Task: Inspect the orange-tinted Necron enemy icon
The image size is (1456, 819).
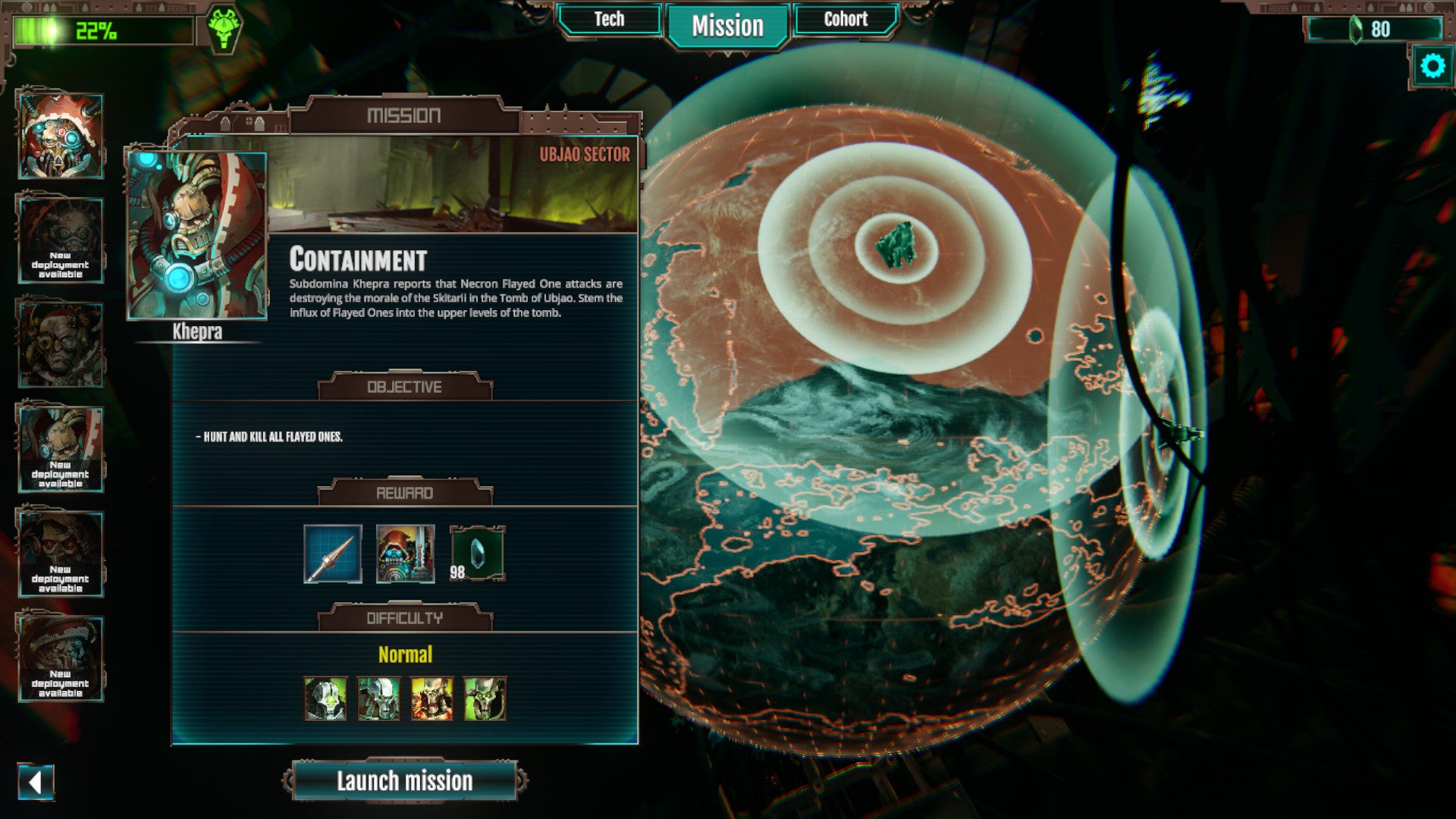Action: (431, 698)
